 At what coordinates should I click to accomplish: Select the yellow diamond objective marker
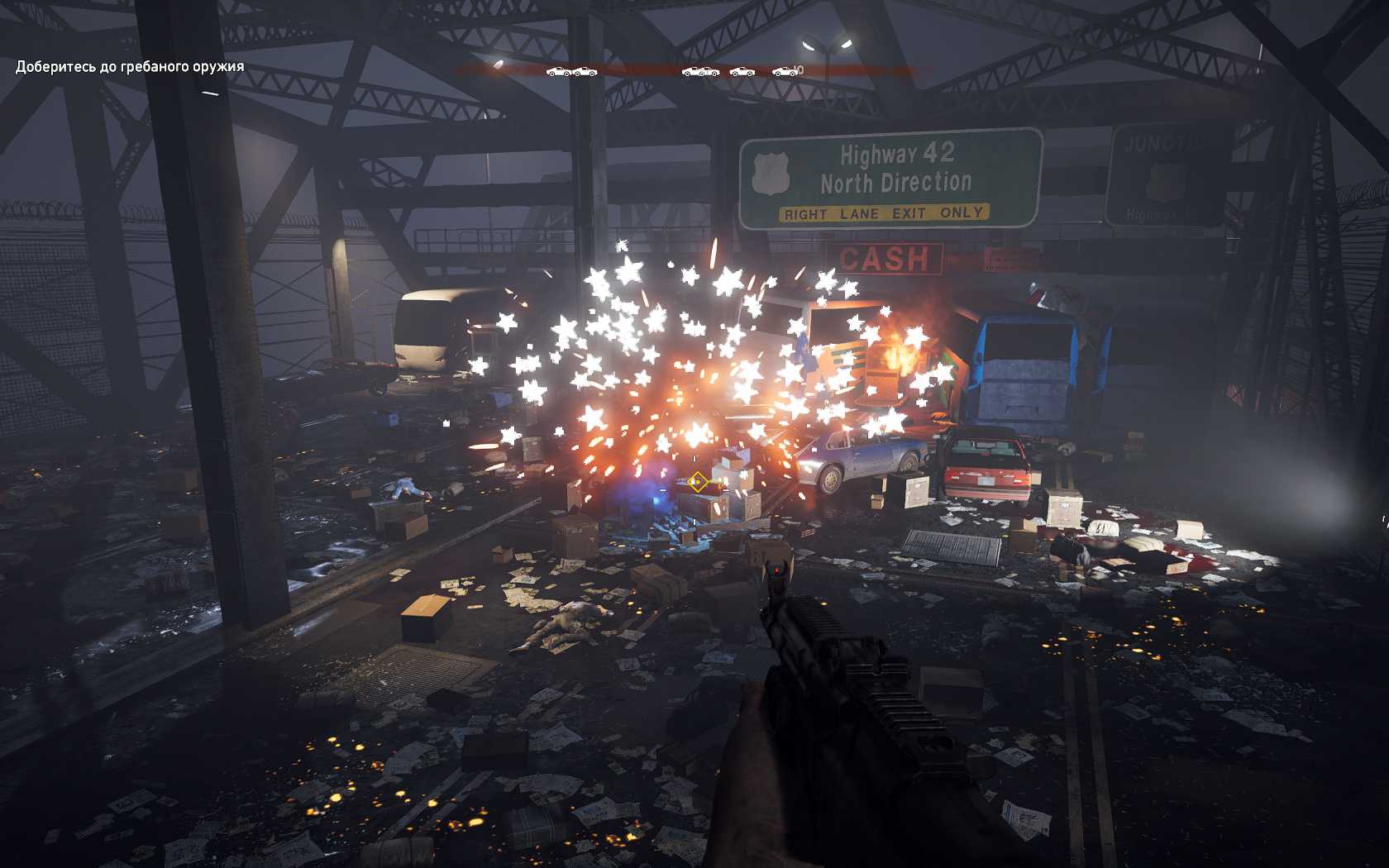[x=698, y=481]
